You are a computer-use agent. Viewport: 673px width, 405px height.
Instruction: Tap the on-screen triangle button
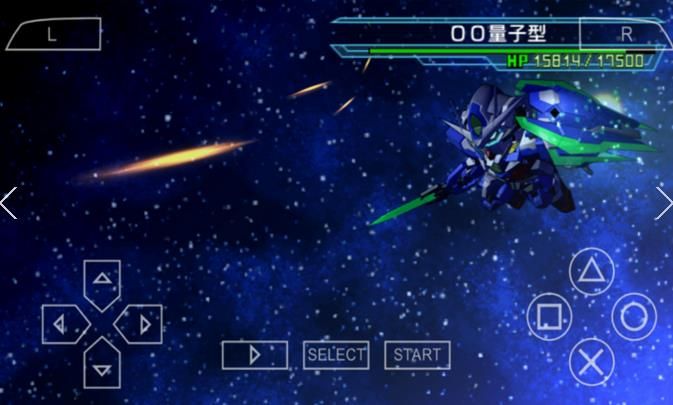pyautogui.click(x=591, y=271)
